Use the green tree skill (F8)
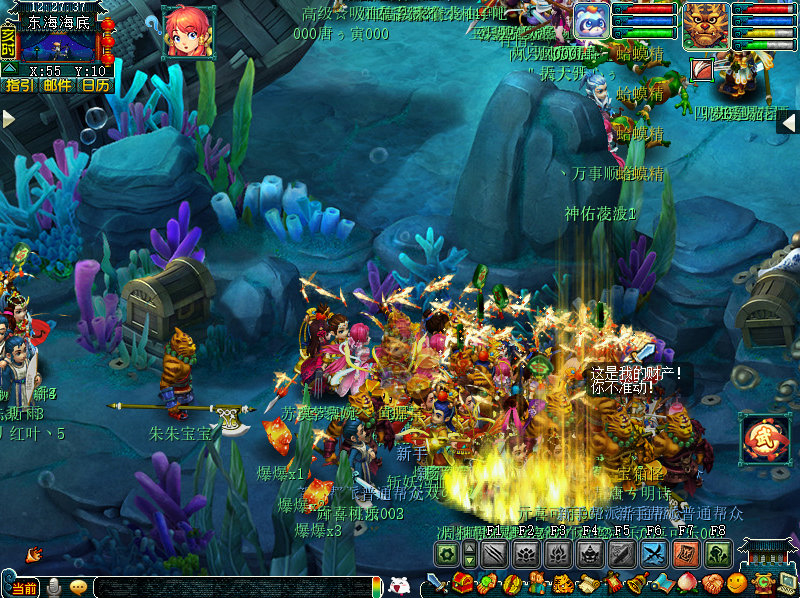 click(x=717, y=555)
